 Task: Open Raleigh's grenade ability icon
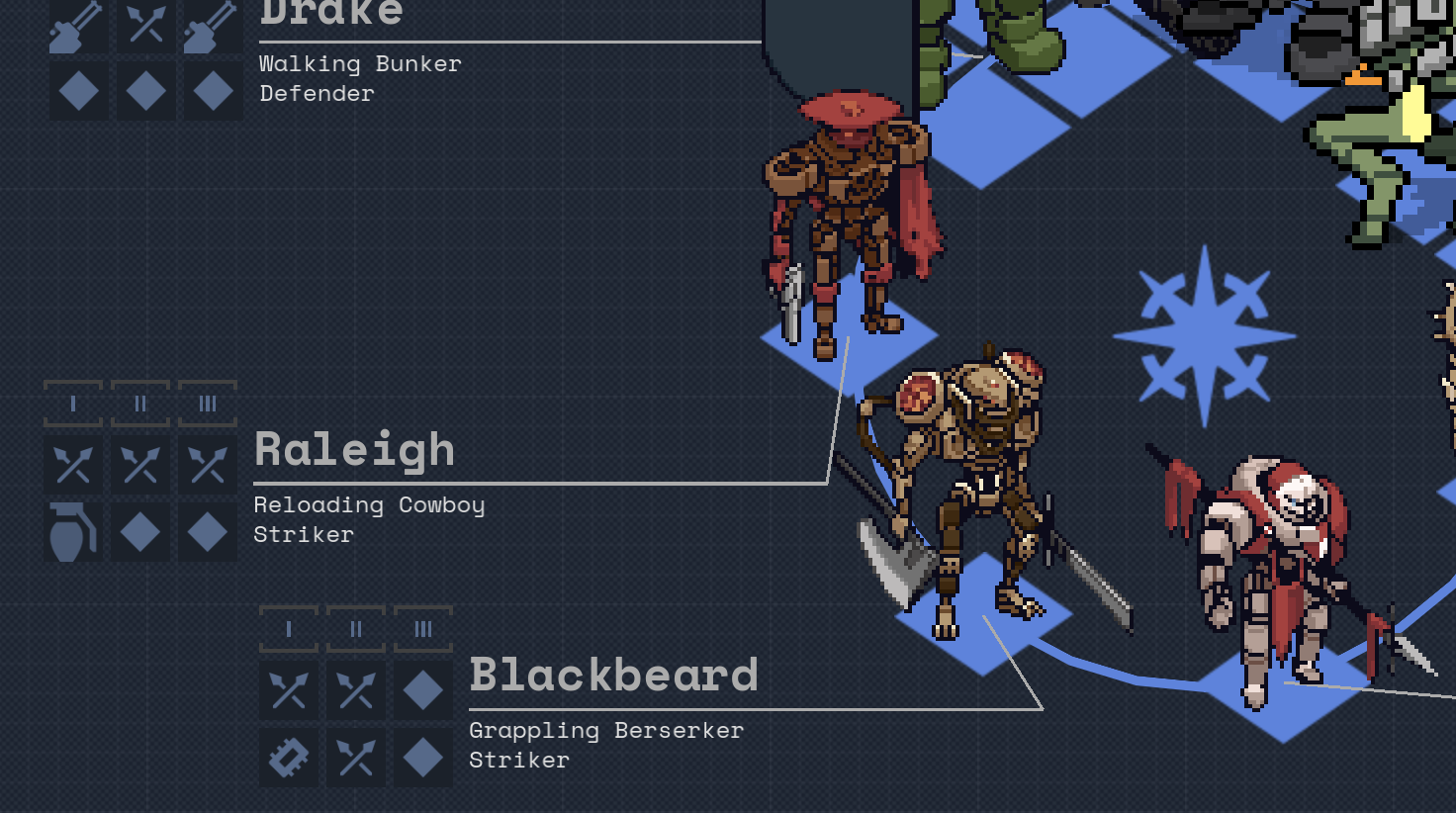(74, 534)
